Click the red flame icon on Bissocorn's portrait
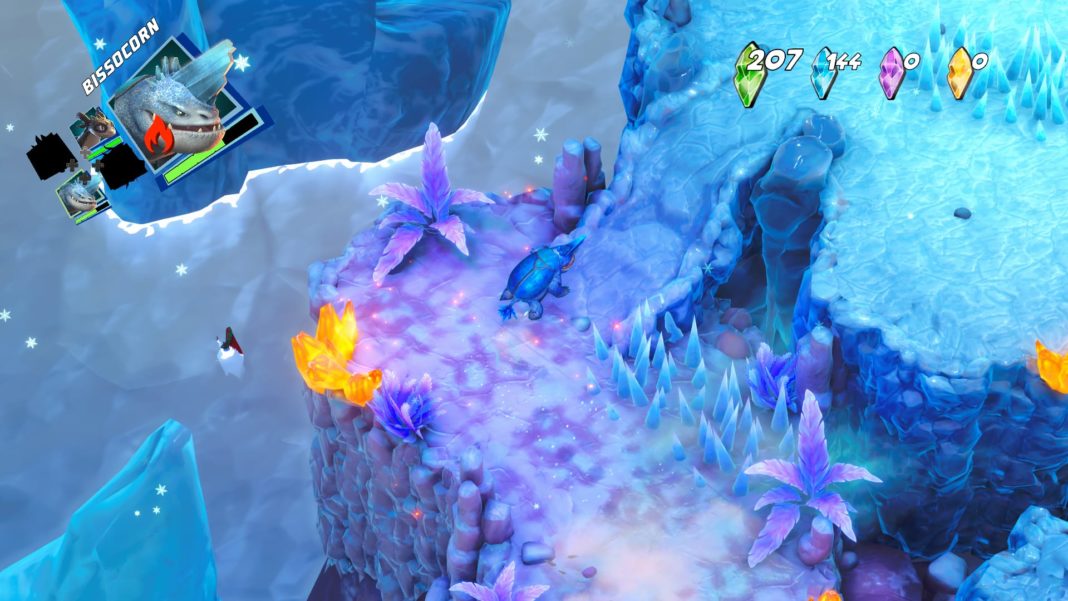The image size is (1068, 601). click(x=160, y=139)
